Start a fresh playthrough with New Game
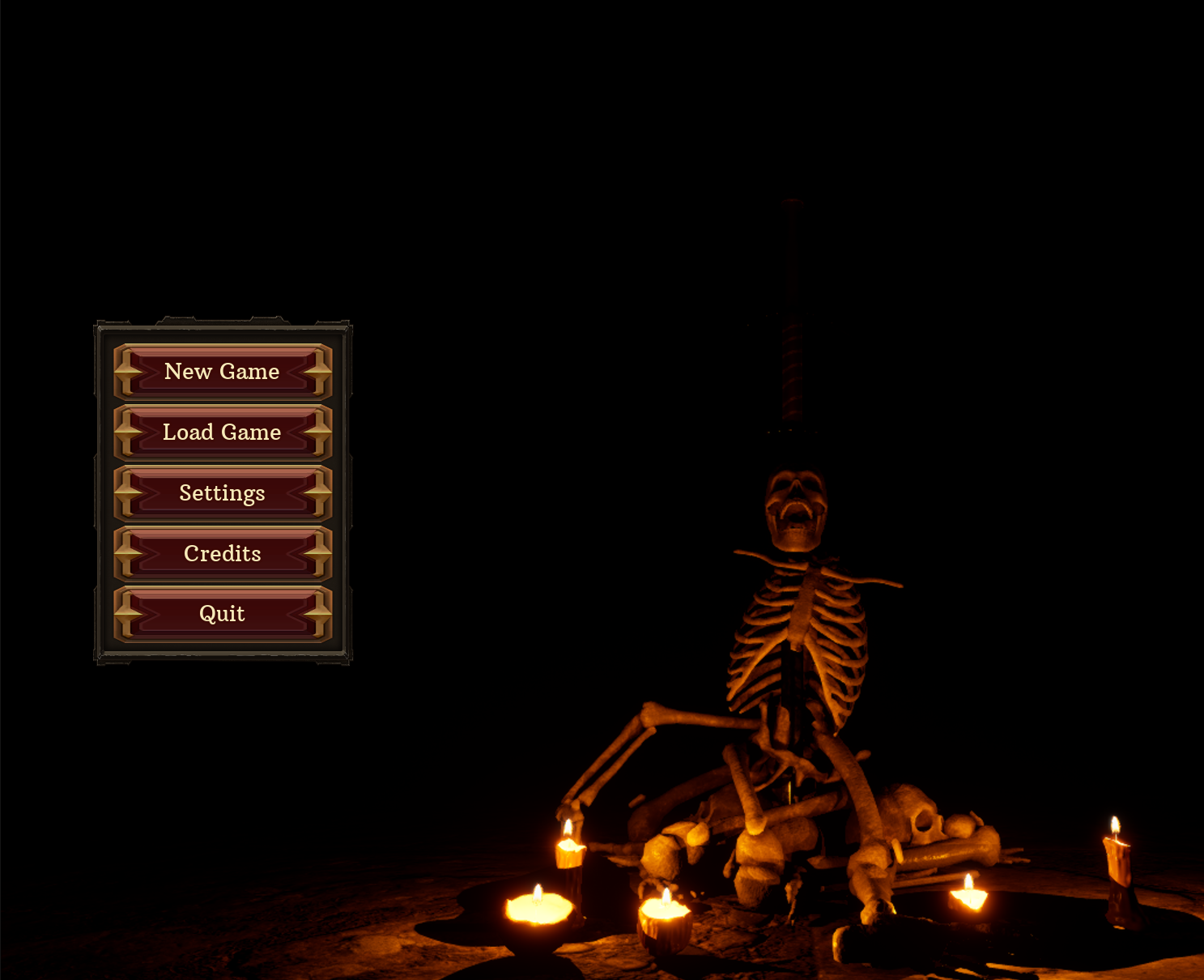 pos(223,372)
